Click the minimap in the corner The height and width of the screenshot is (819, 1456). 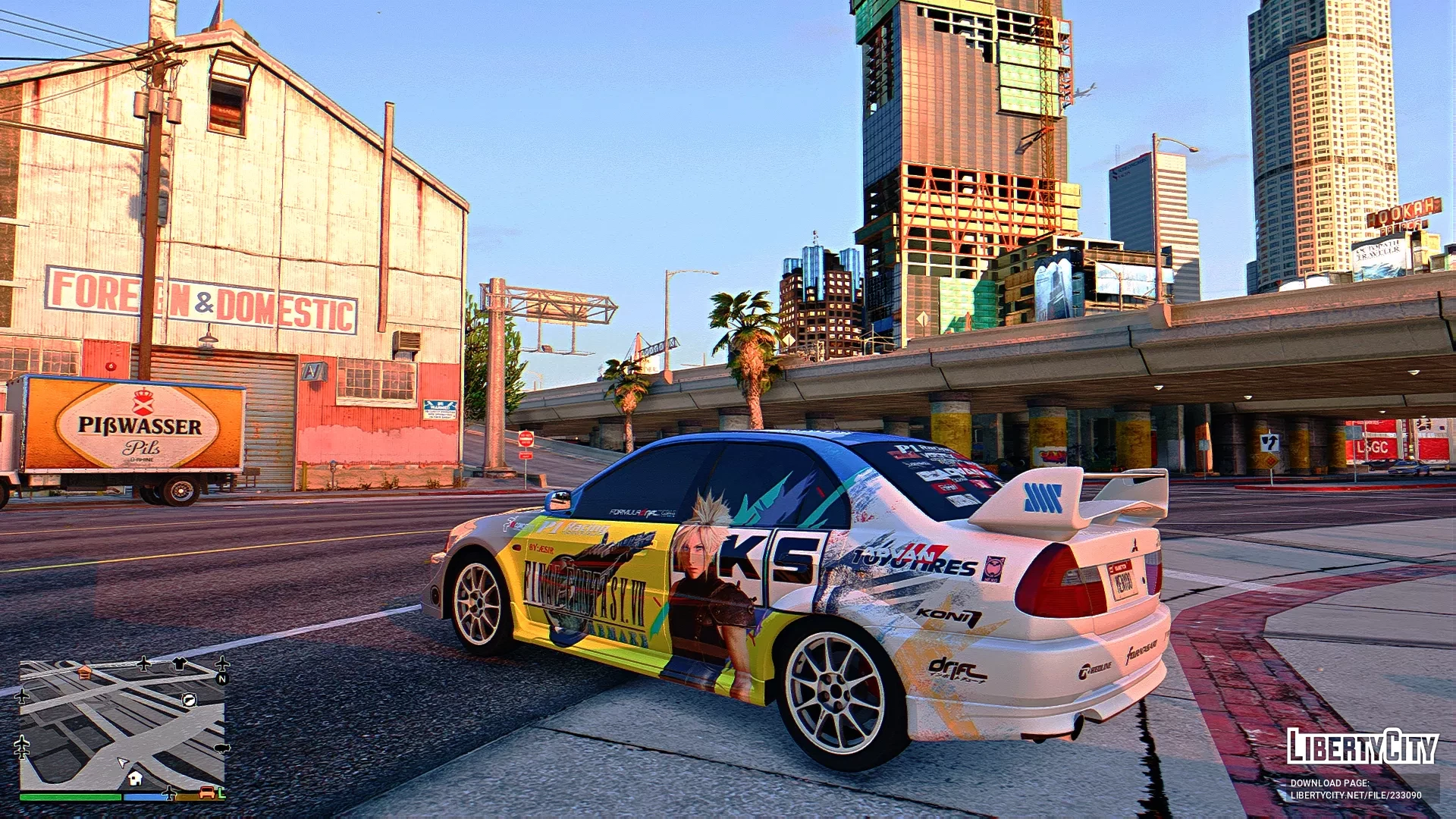[121, 724]
